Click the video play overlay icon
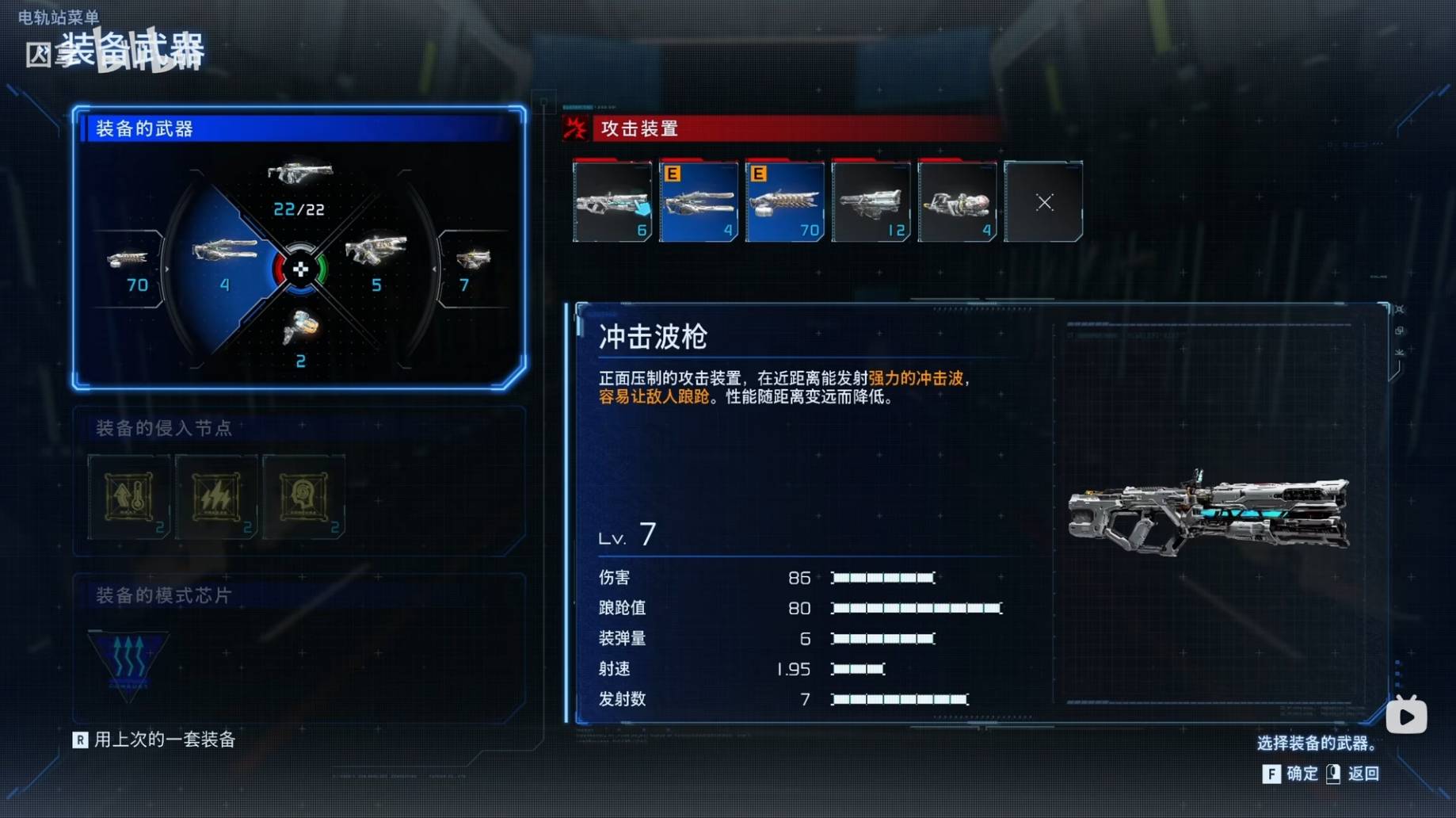1456x818 pixels. tap(1406, 716)
